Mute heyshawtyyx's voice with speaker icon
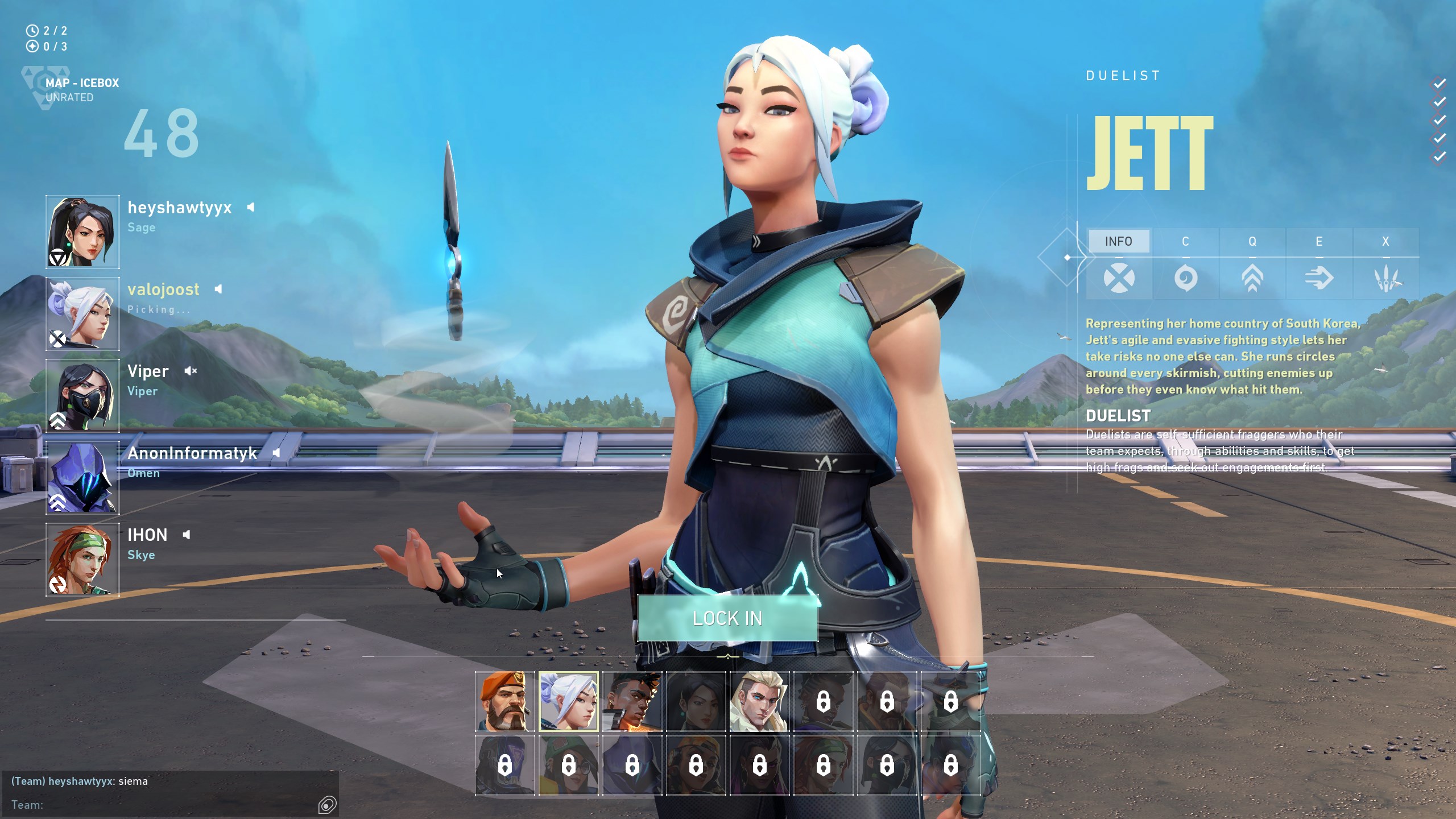This screenshot has width=1456, height=819. 251,208
